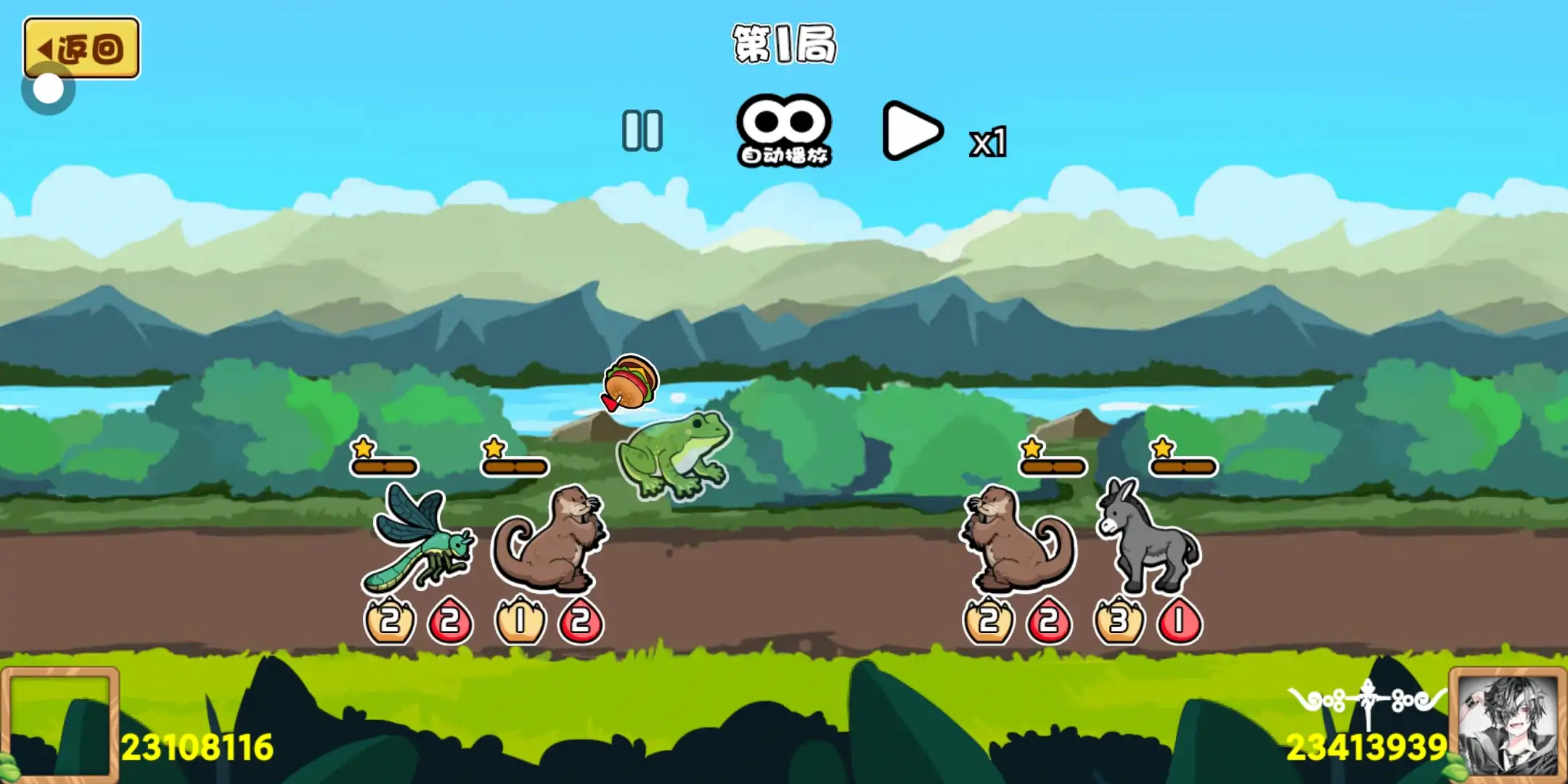Tap the white circular floating assist button
This screenshot has width=1568, height=784.
click(x=49, y=90)
